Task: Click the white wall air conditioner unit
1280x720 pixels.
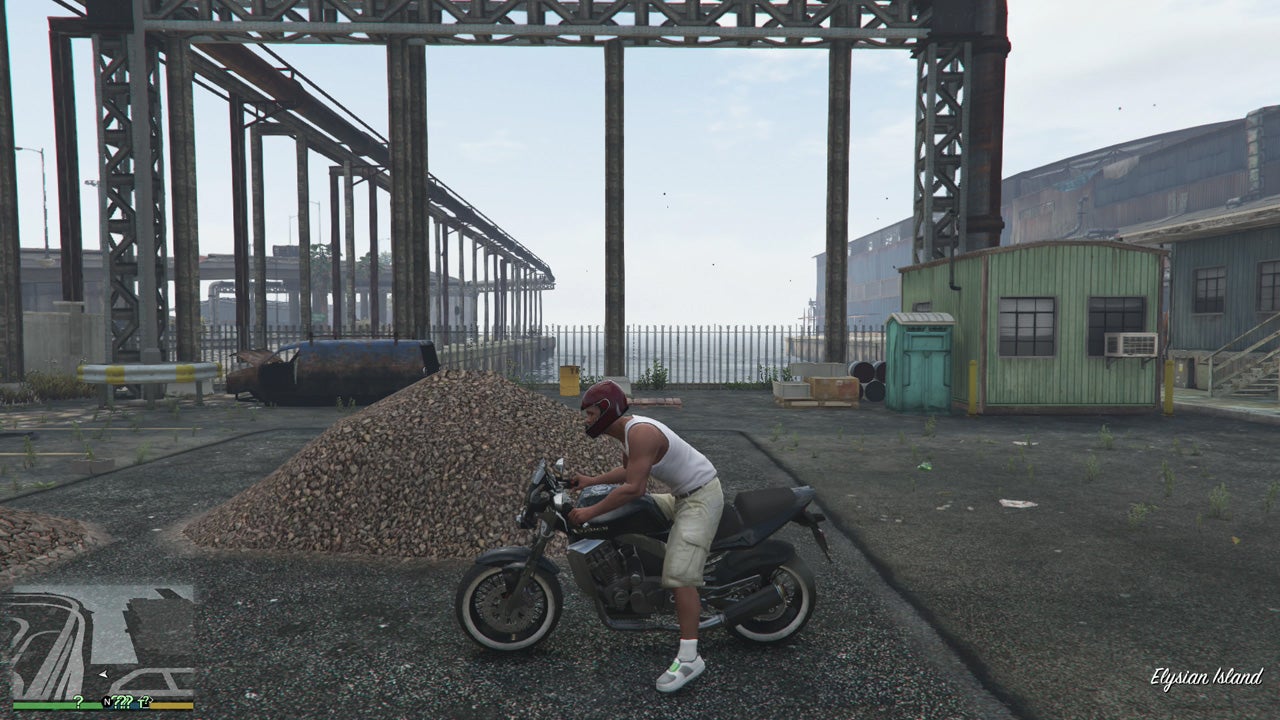Action: (x=1133, y=344)
